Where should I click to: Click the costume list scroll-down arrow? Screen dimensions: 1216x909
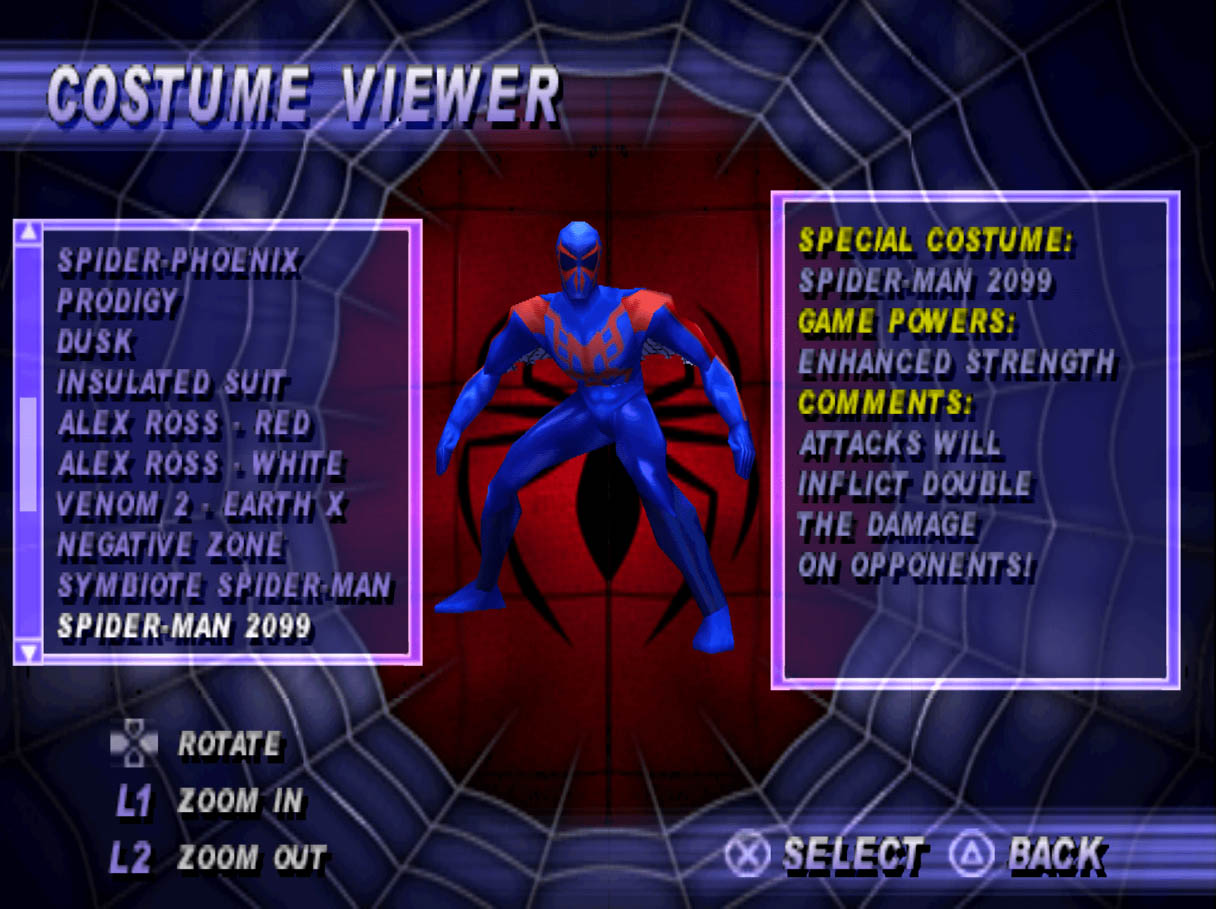click(x=29, y=652)
